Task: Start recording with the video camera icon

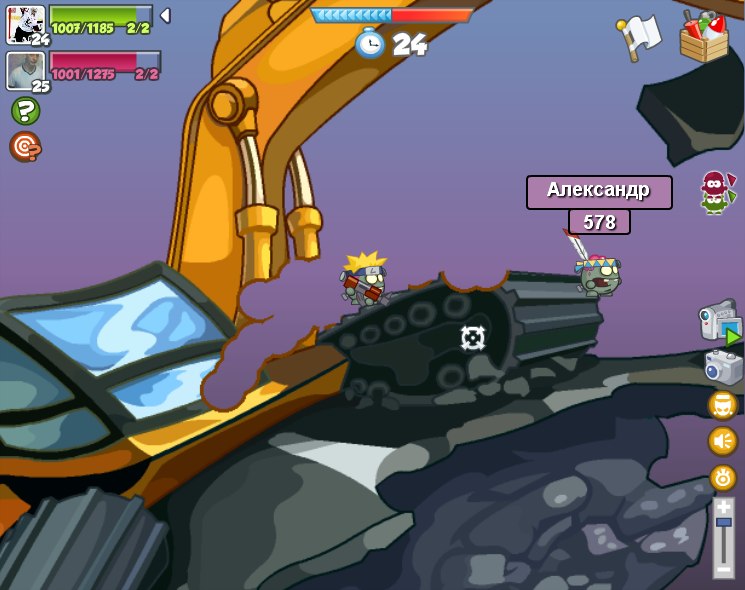Action: [720, 323]
